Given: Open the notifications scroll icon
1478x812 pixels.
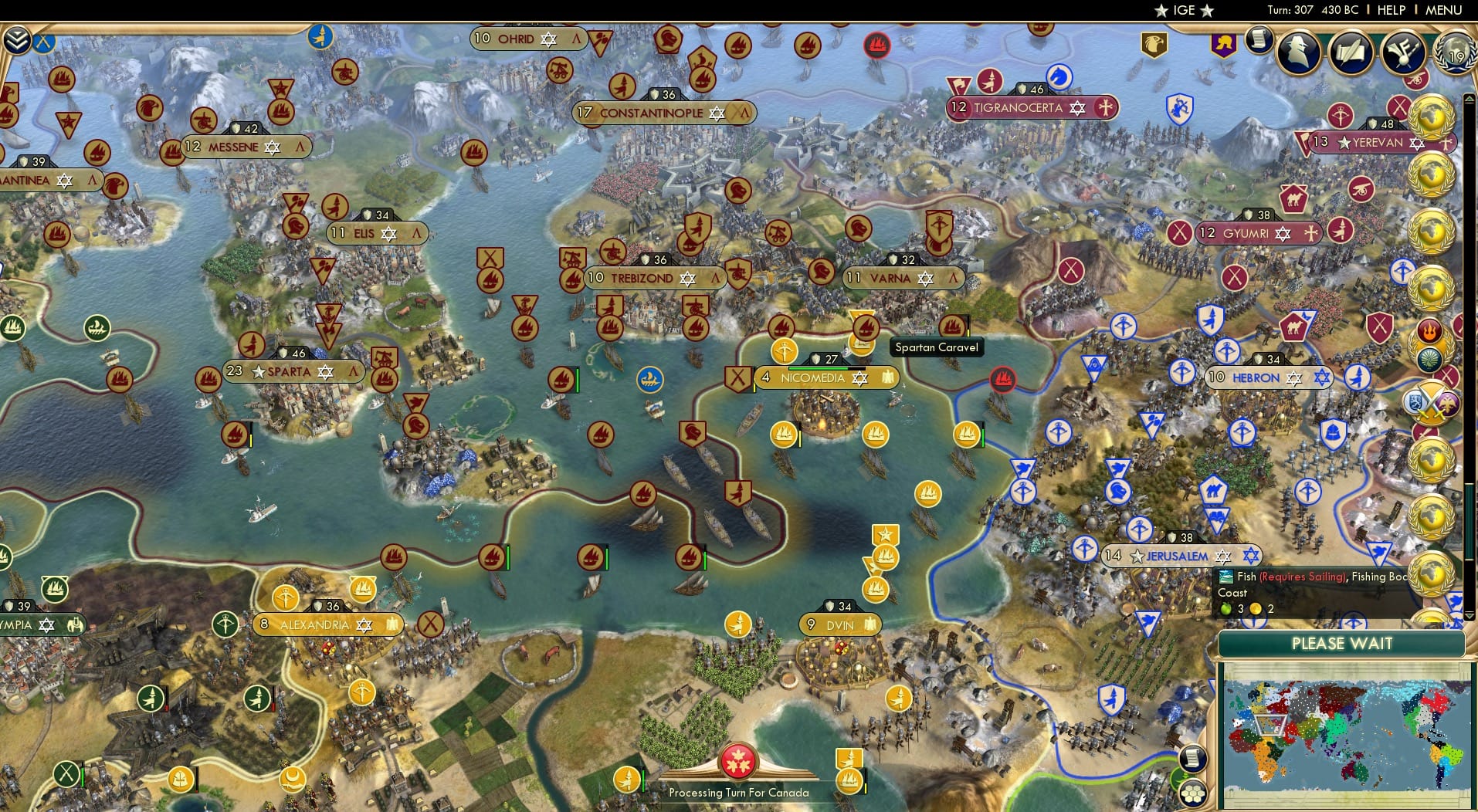Looking at the screenshot, I should 1260,39.
